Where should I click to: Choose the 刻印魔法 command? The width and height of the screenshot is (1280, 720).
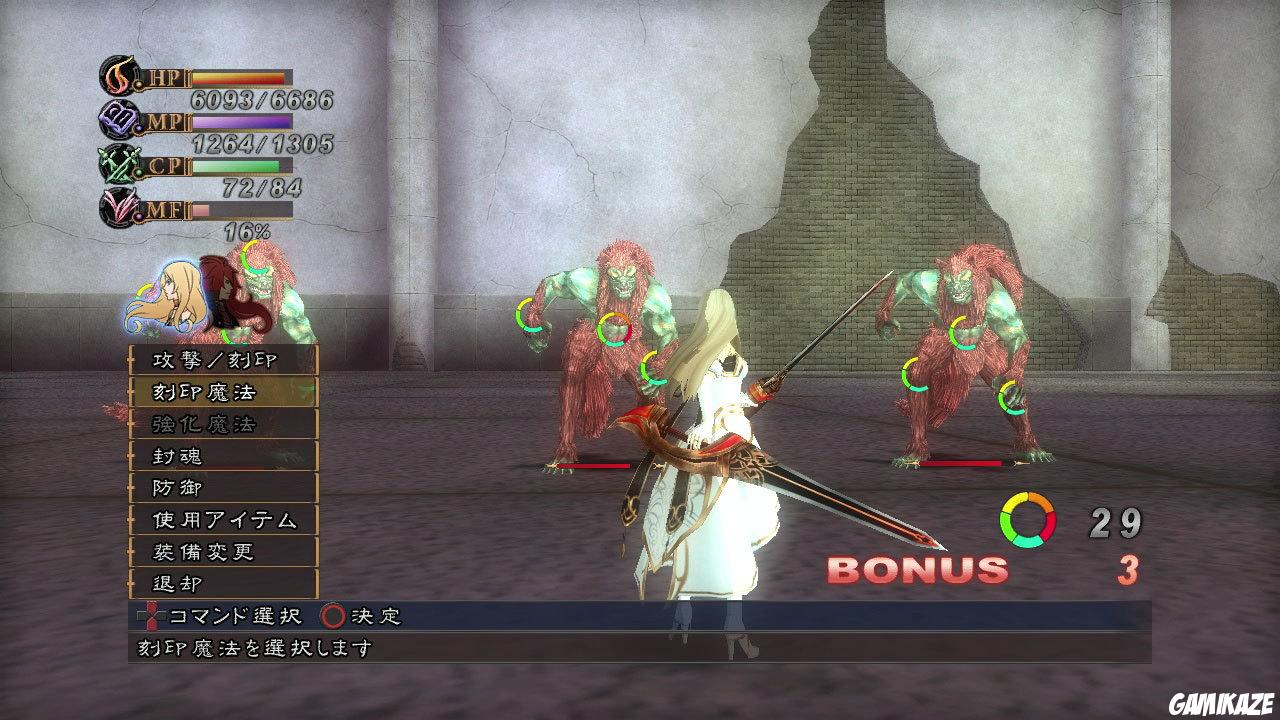pos(222,392)
